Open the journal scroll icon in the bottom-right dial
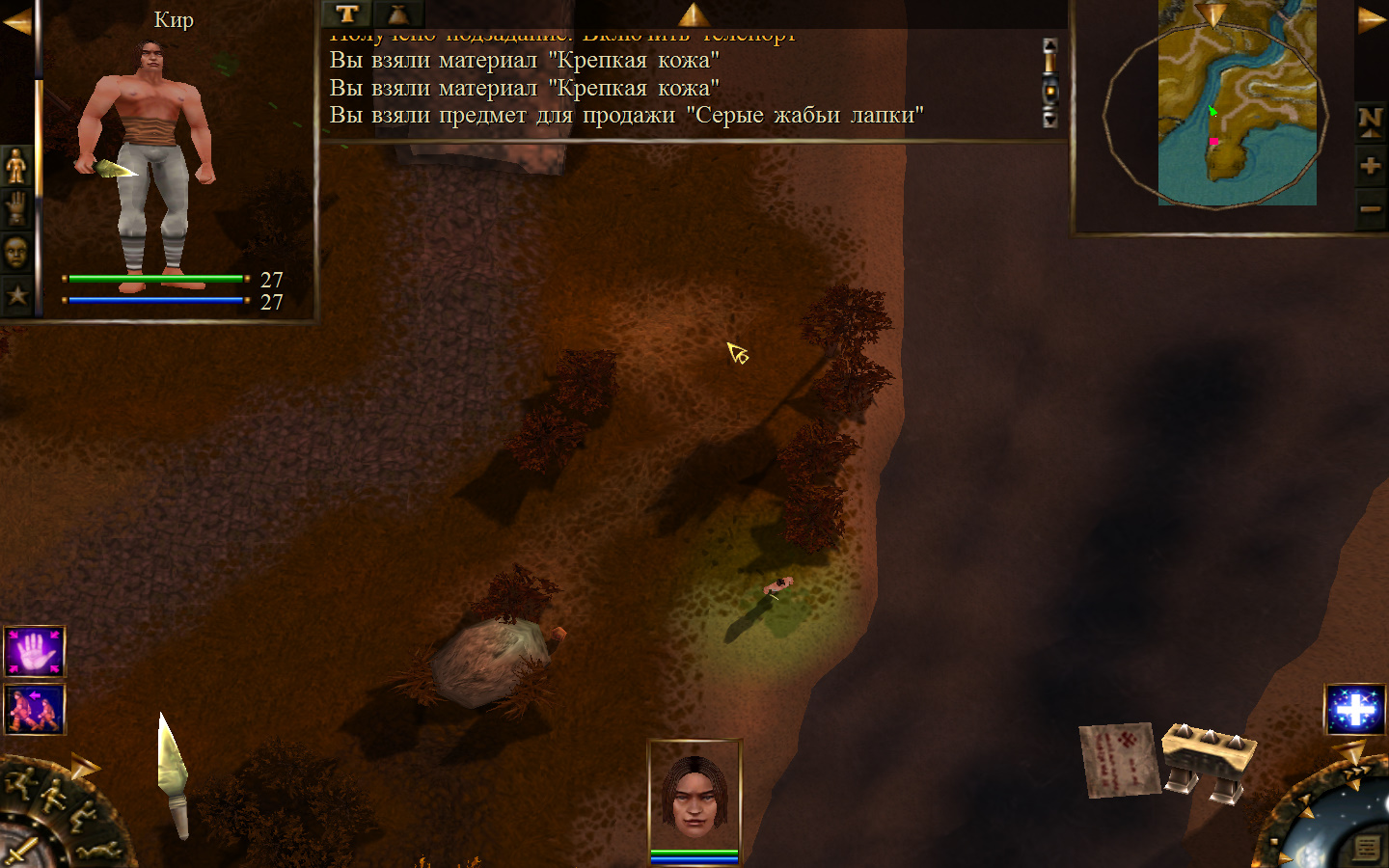 click(x=1366, y=848)
